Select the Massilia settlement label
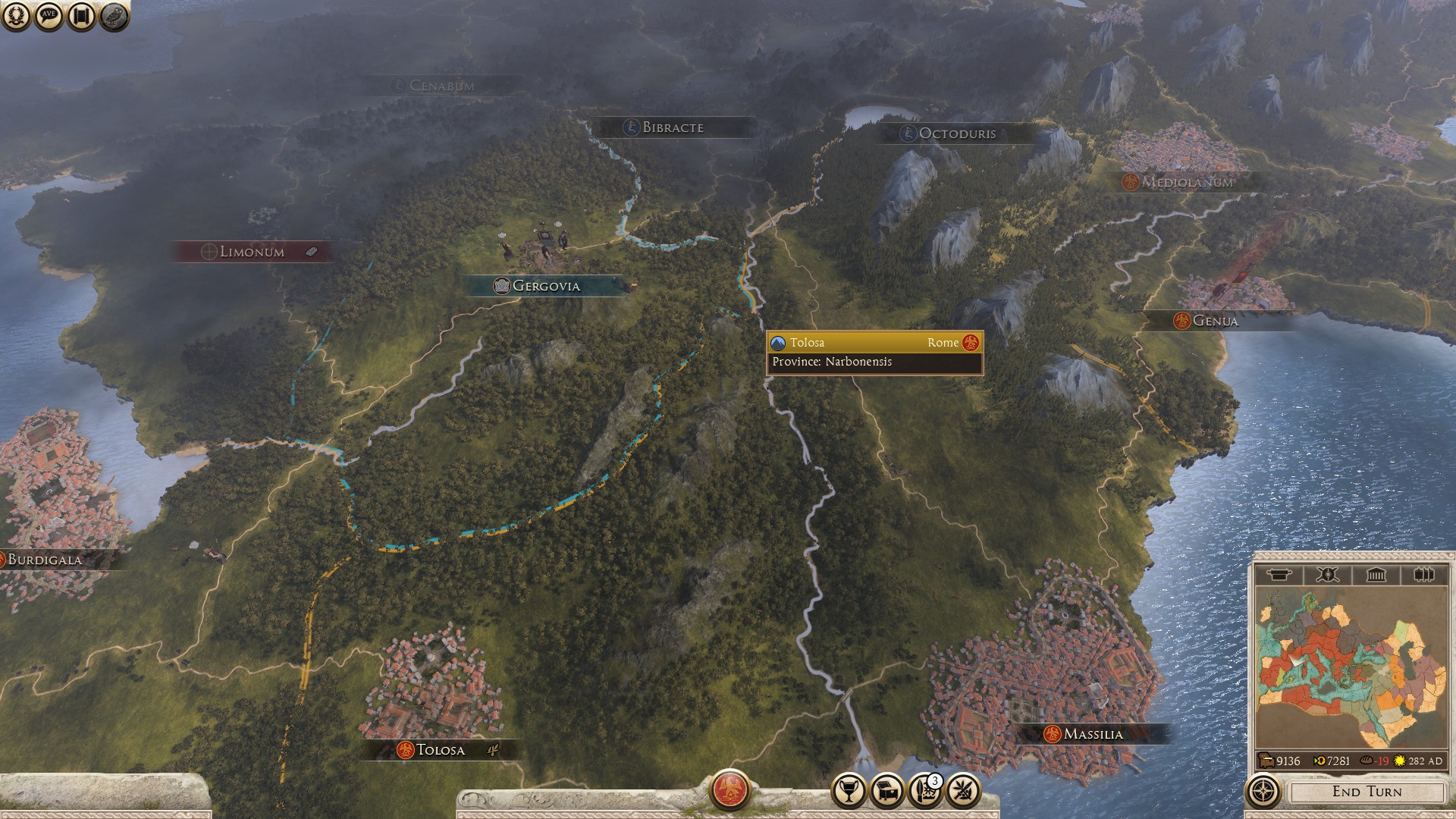The width and height of the screenshot is (1456, 819). 1092,734
